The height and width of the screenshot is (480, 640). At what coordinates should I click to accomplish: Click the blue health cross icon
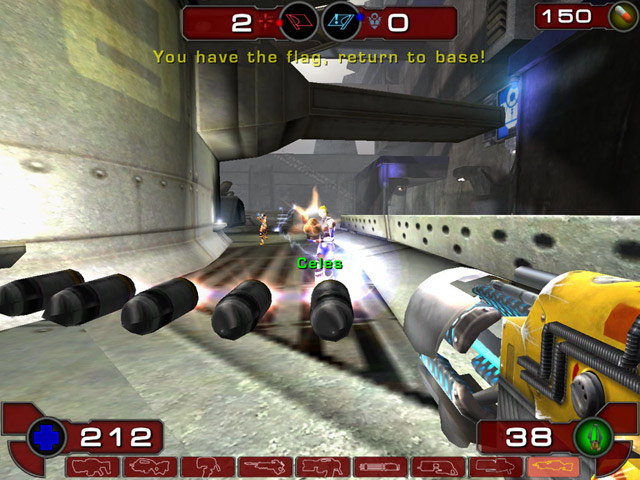(46, 436)
